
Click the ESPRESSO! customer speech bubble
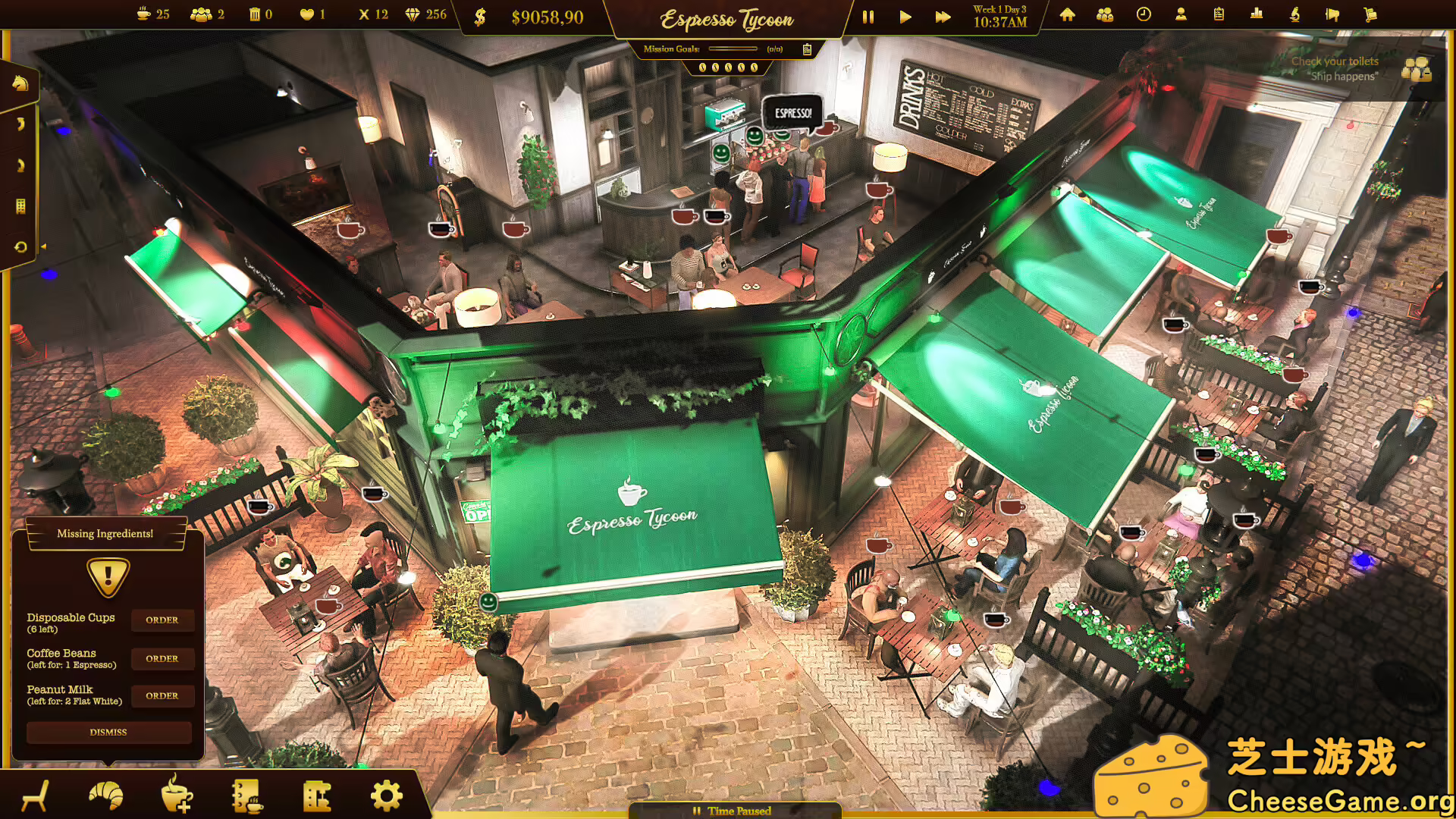click(792, 112)
